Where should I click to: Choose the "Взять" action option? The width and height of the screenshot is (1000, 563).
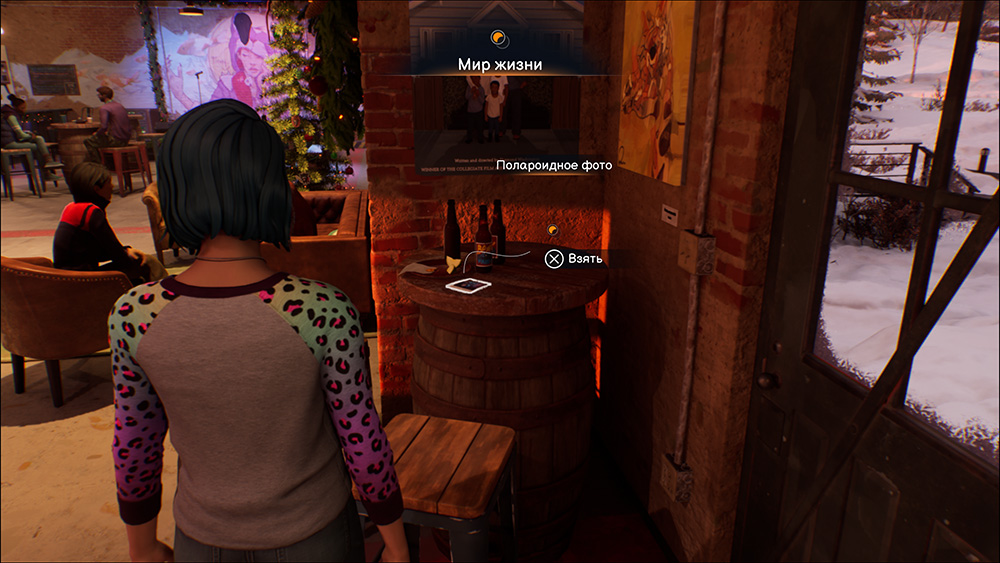click(x=574, y=259)
